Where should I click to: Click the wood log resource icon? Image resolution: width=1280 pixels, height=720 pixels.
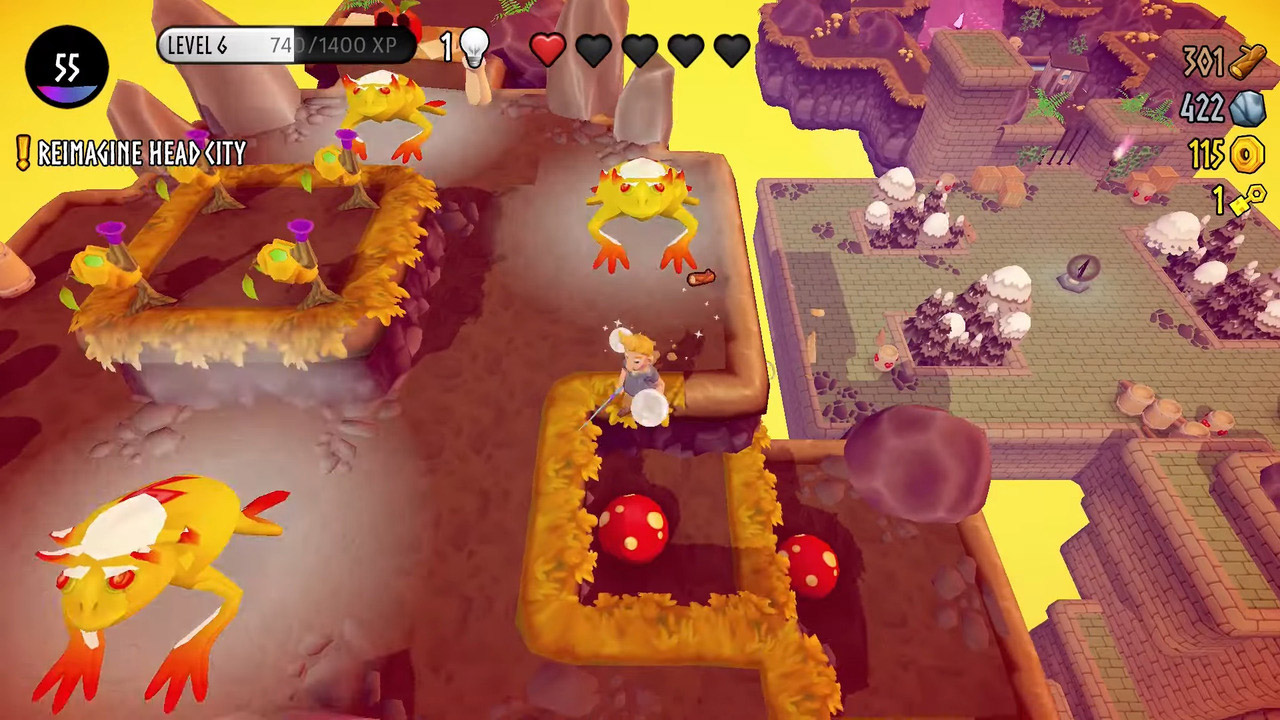1247,63
